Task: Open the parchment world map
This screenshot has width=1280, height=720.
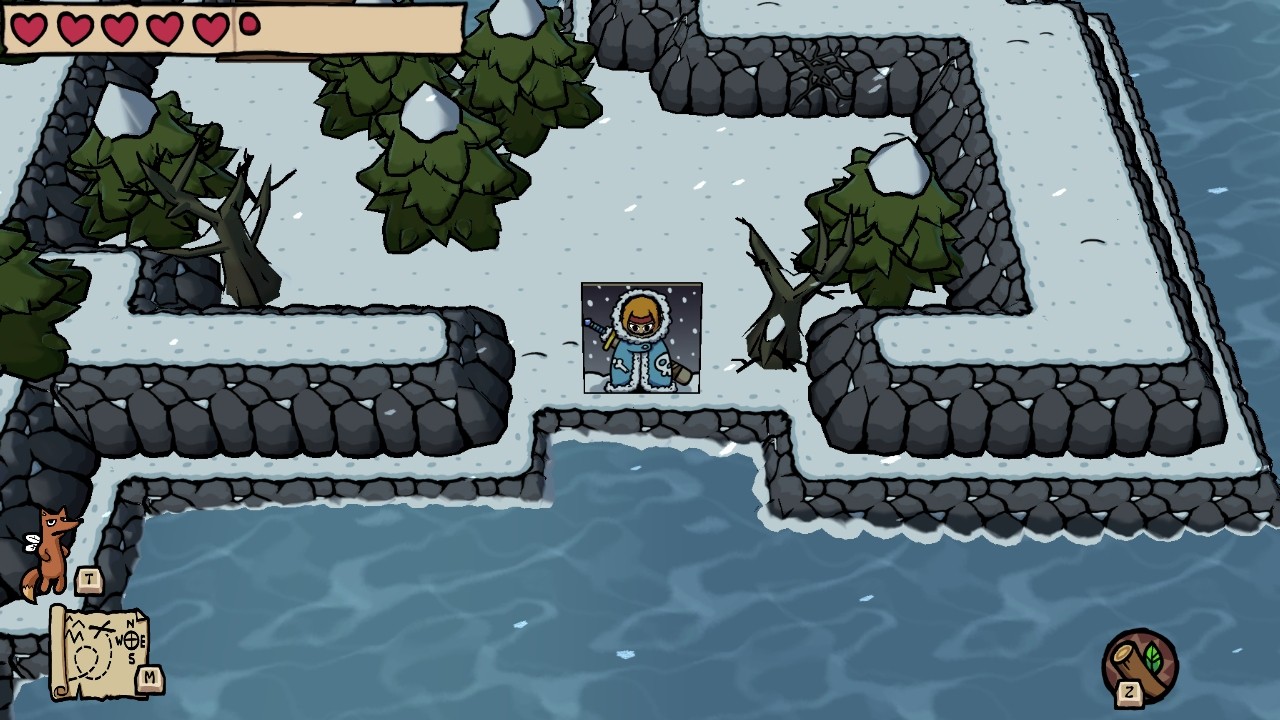Action: (100, 652)
